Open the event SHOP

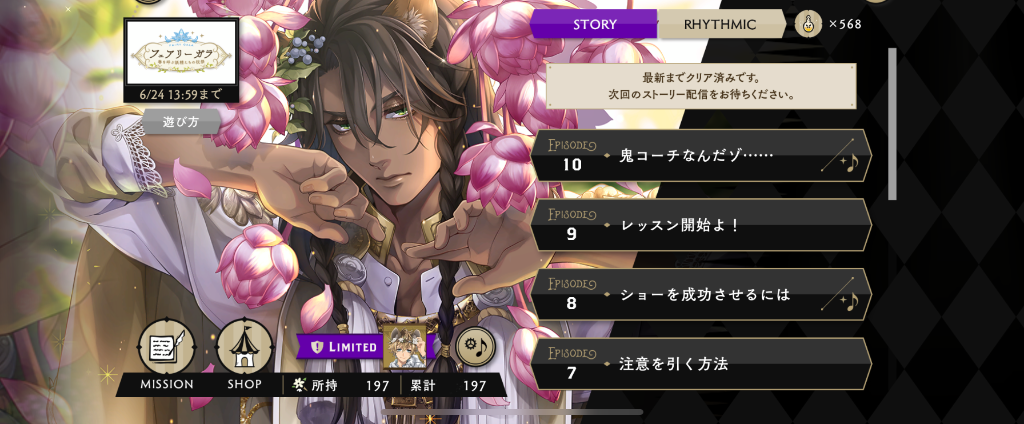pos(245,349)
